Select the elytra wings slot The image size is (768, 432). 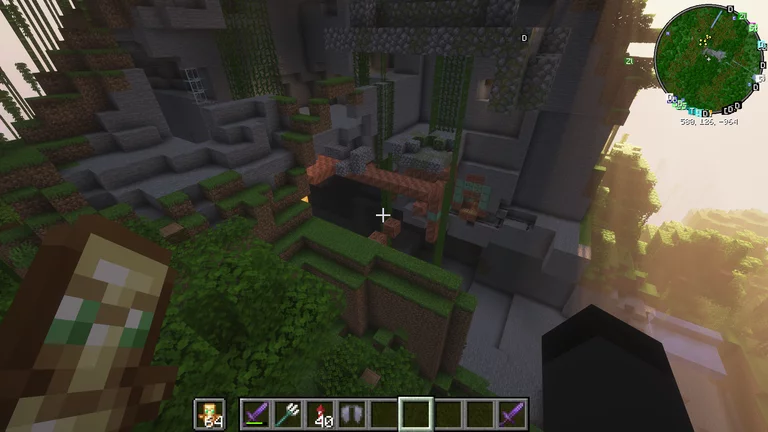tap(353, 414)
